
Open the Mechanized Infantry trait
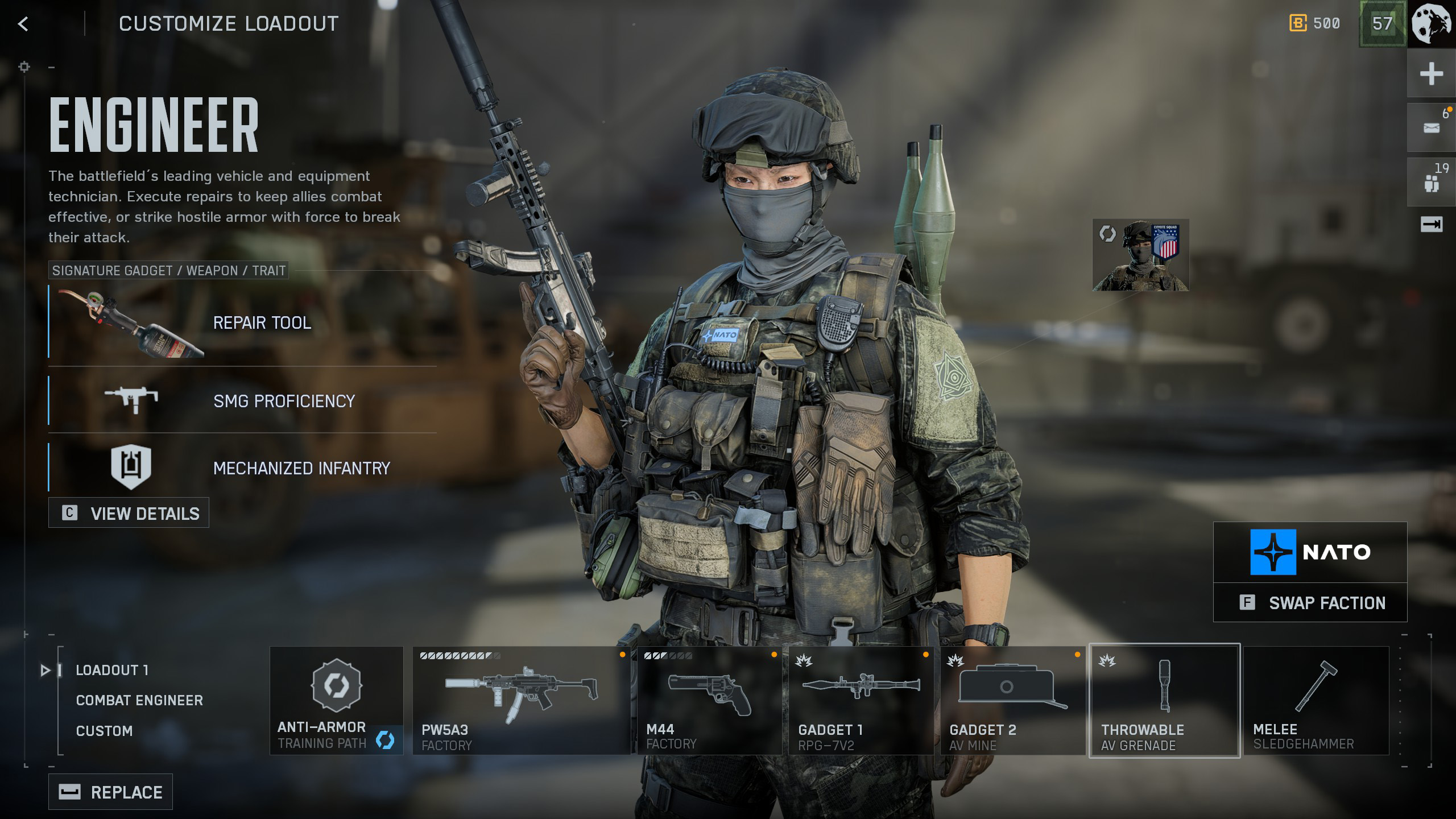[242, 468]
